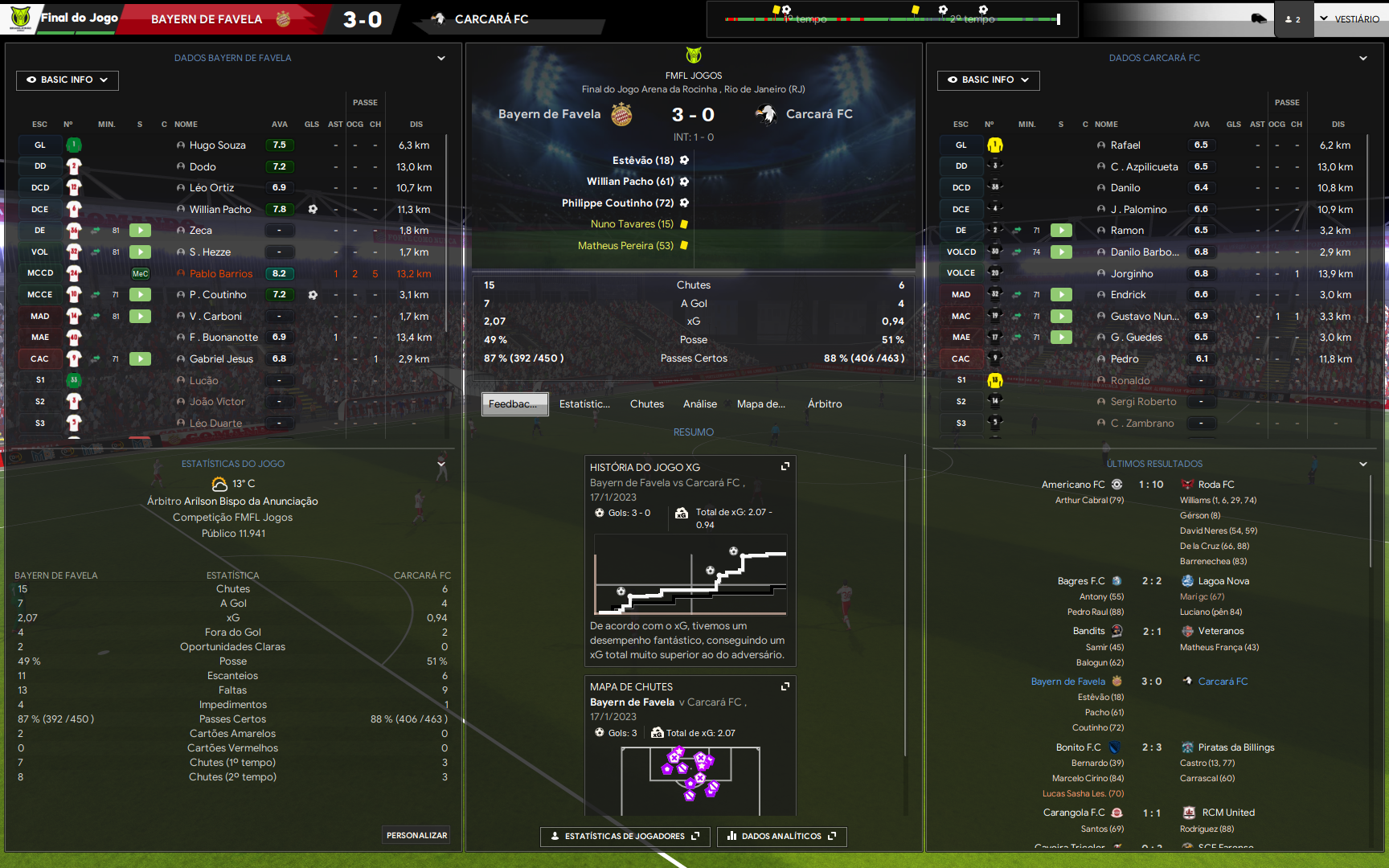Expand the História do Jogo xG panel
This screenshot has height=868, width=1389.
pos(785,467)
